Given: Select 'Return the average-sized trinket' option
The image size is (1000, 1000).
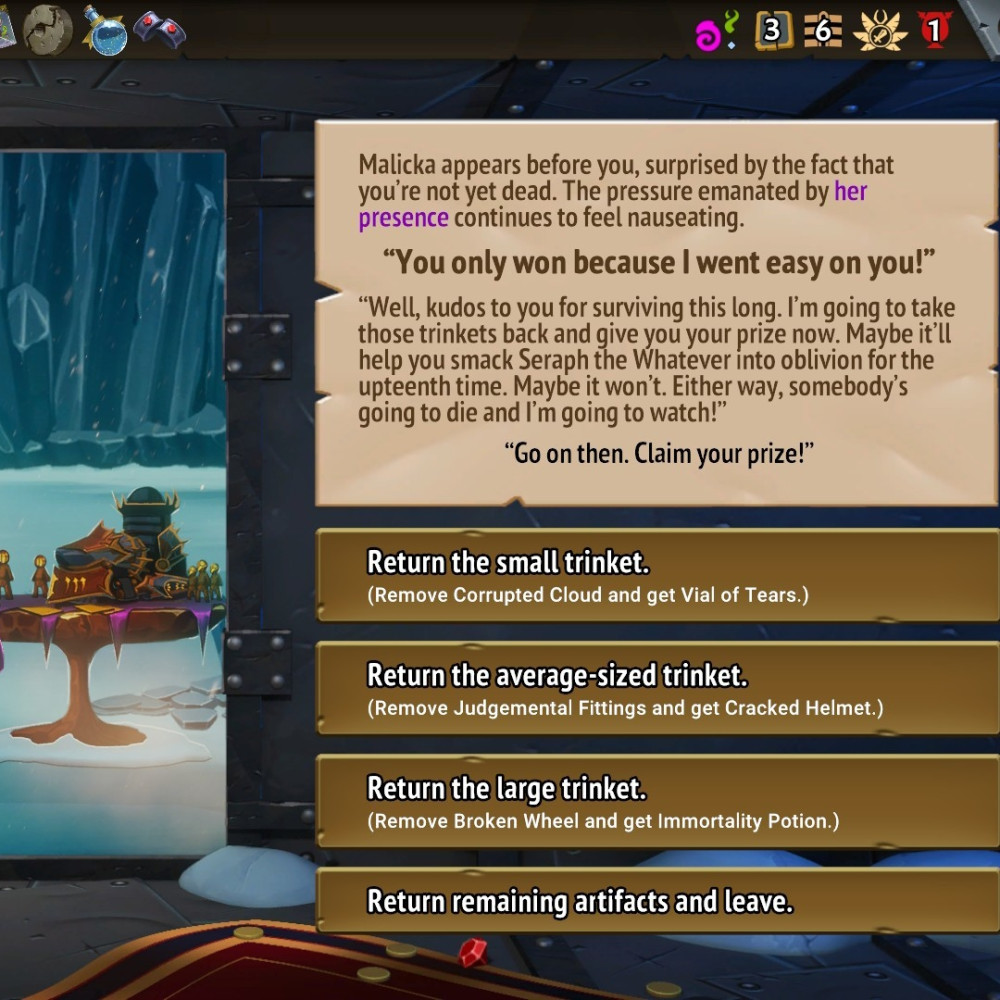Looking at the screenshot, I should (655, 690).
